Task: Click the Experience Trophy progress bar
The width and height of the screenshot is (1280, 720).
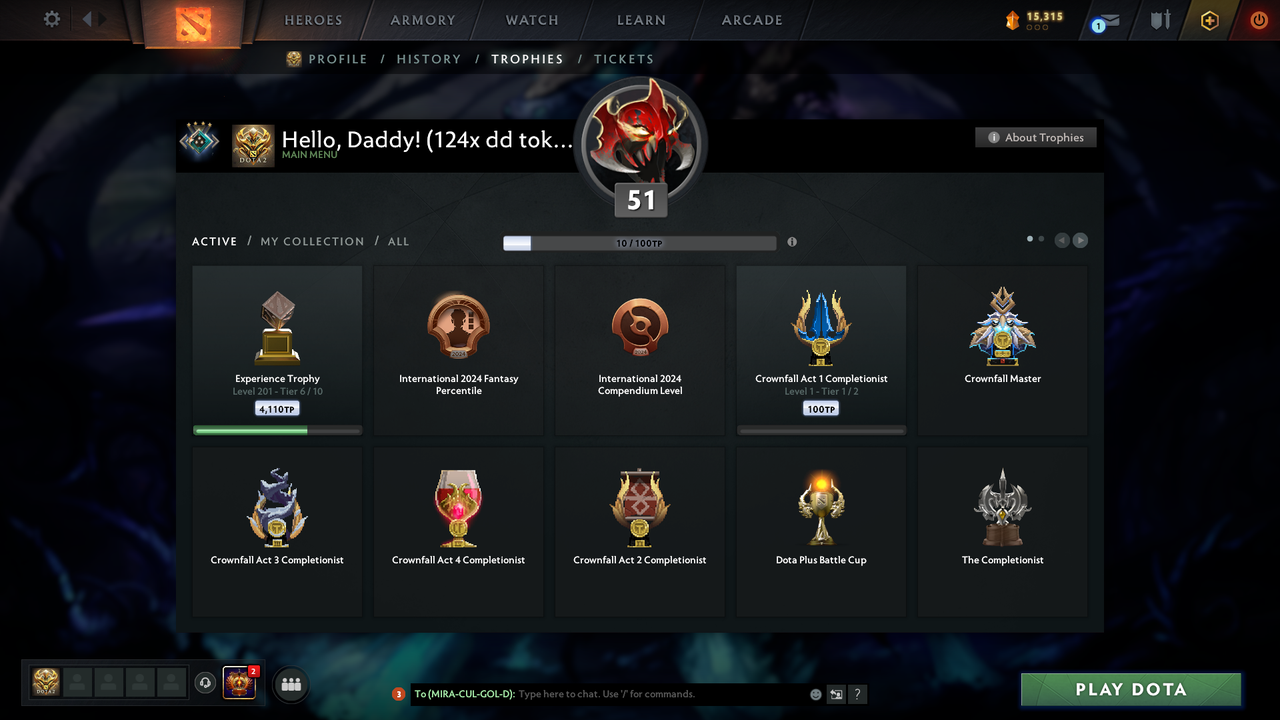Action: pyautogui.click(x=277, y=430)
